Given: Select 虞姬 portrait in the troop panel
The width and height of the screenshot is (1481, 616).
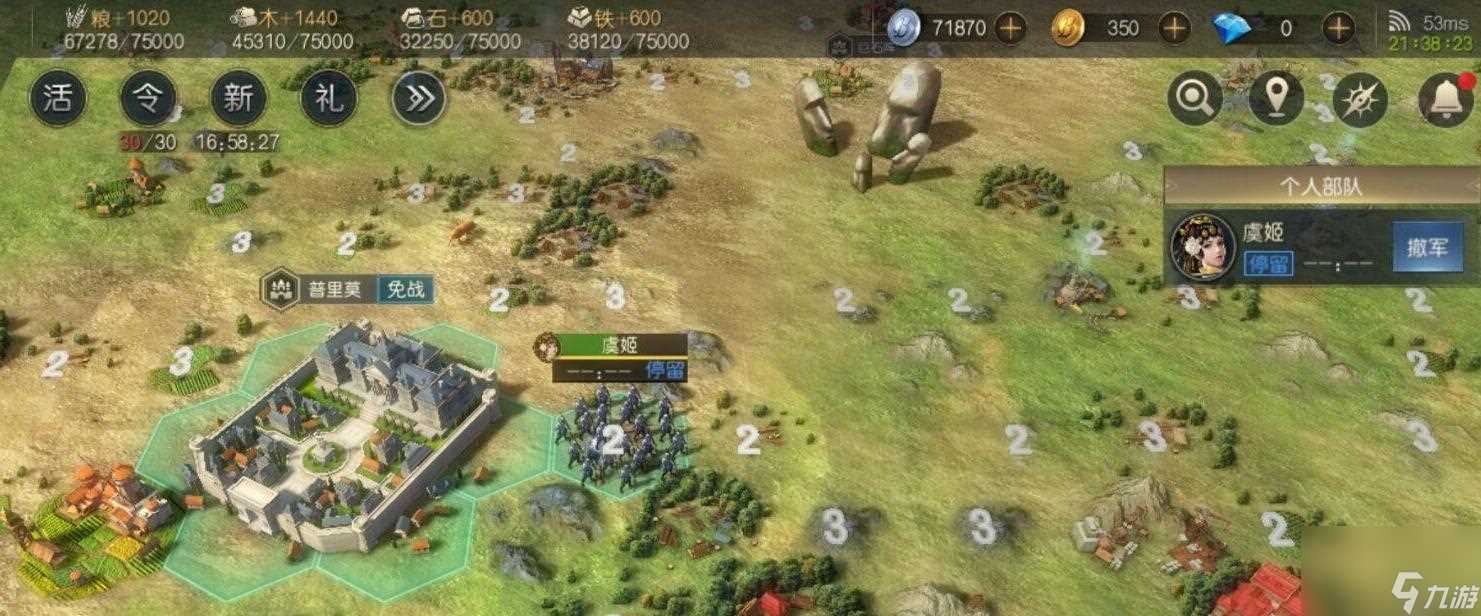Looking at the screenshot, I should (1203, 247).
